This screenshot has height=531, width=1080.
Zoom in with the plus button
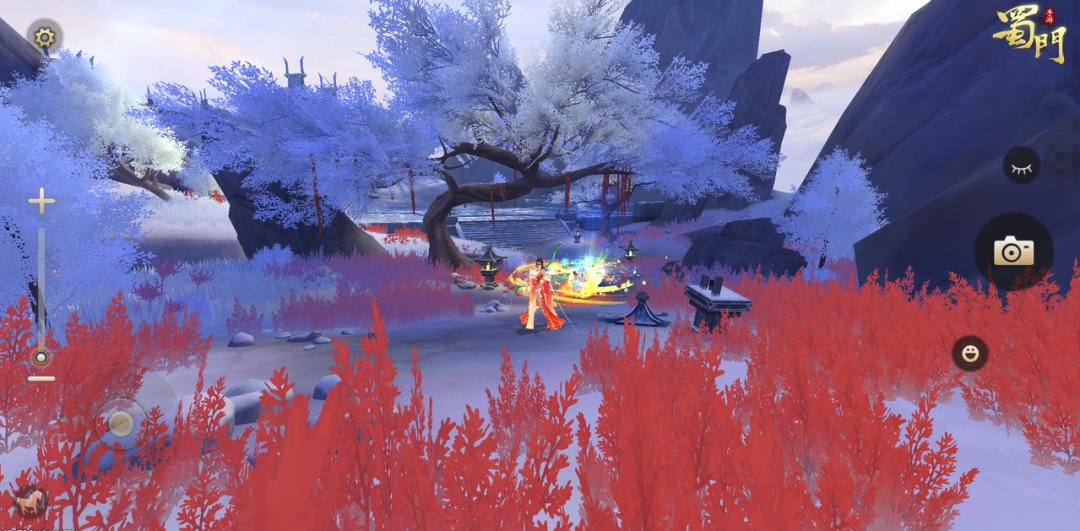point(41,202)
